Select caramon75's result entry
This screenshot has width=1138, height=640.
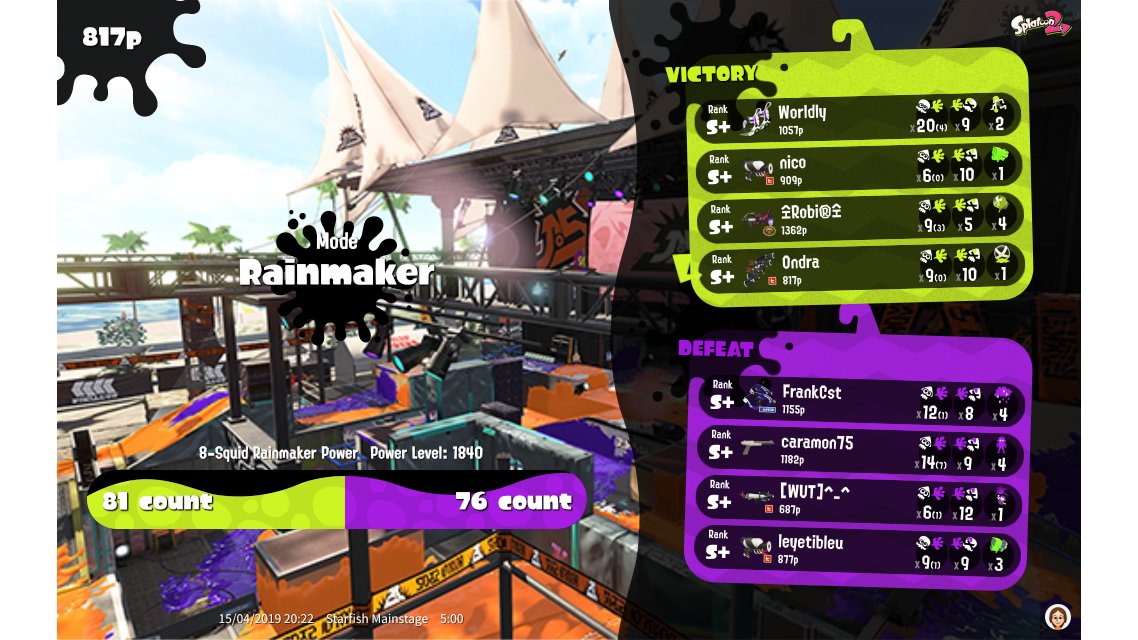click(x=860, y=448)
